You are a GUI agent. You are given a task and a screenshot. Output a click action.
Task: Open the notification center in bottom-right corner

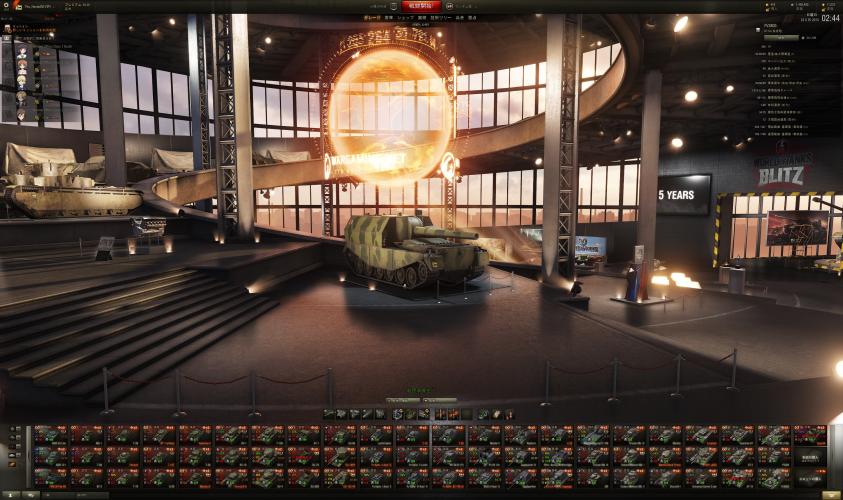tap(830, 494)
